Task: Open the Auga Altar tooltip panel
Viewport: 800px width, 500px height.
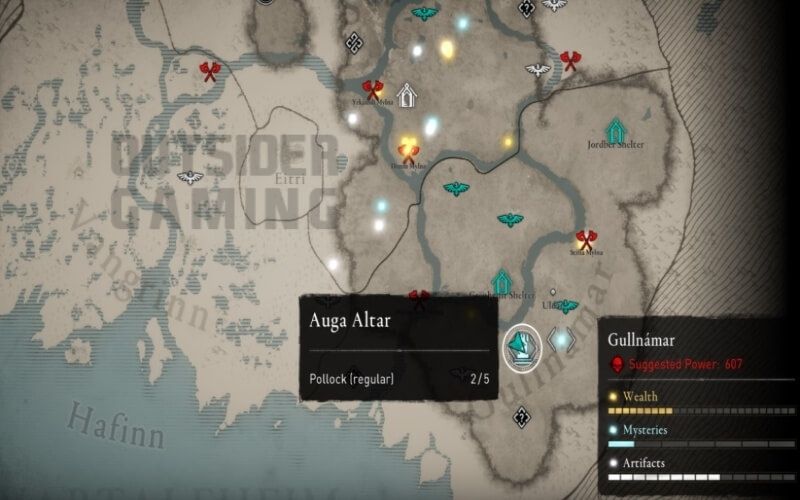Action: point(399,348)
